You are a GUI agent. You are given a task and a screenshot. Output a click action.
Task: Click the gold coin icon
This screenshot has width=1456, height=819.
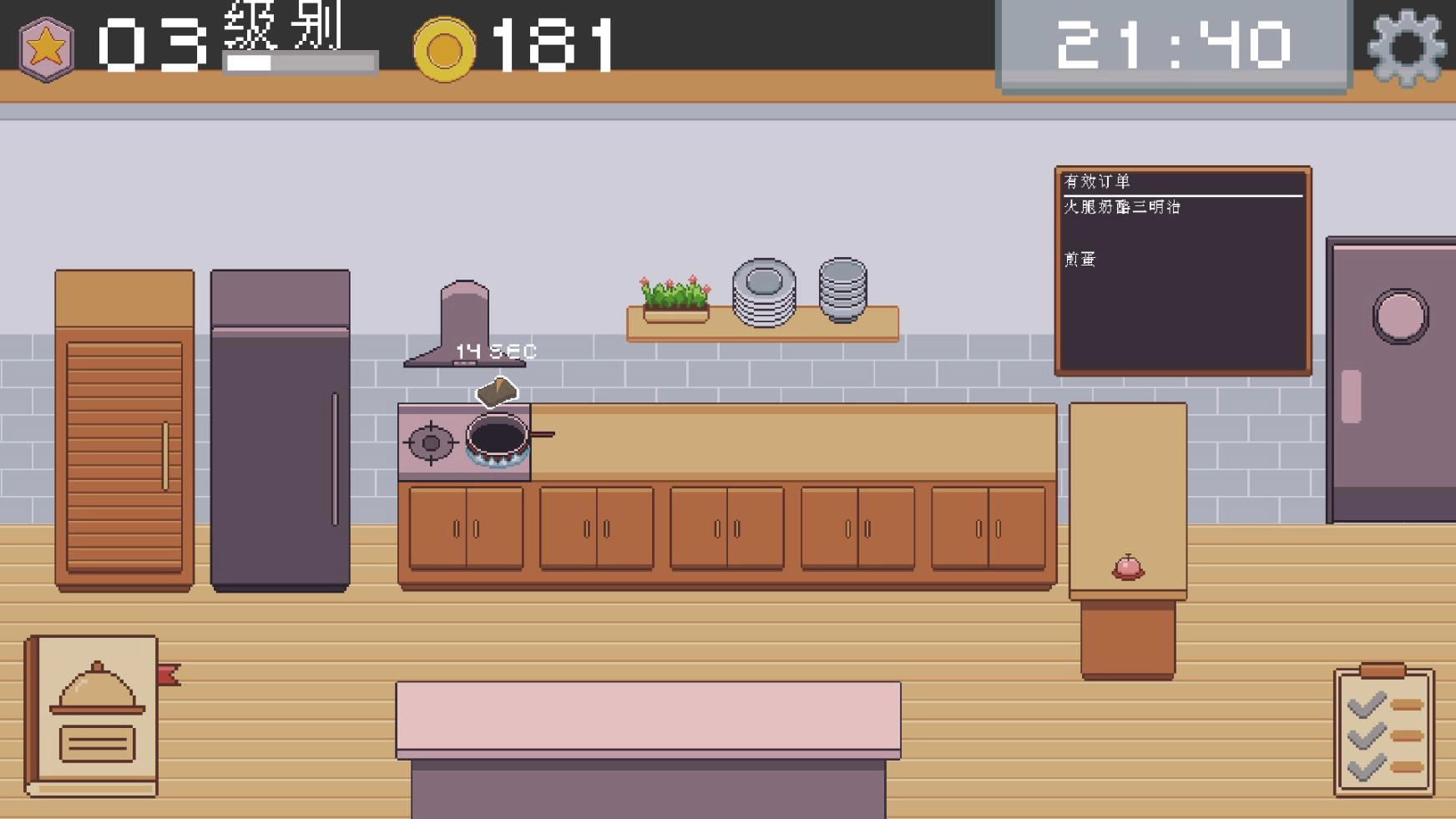447,48
